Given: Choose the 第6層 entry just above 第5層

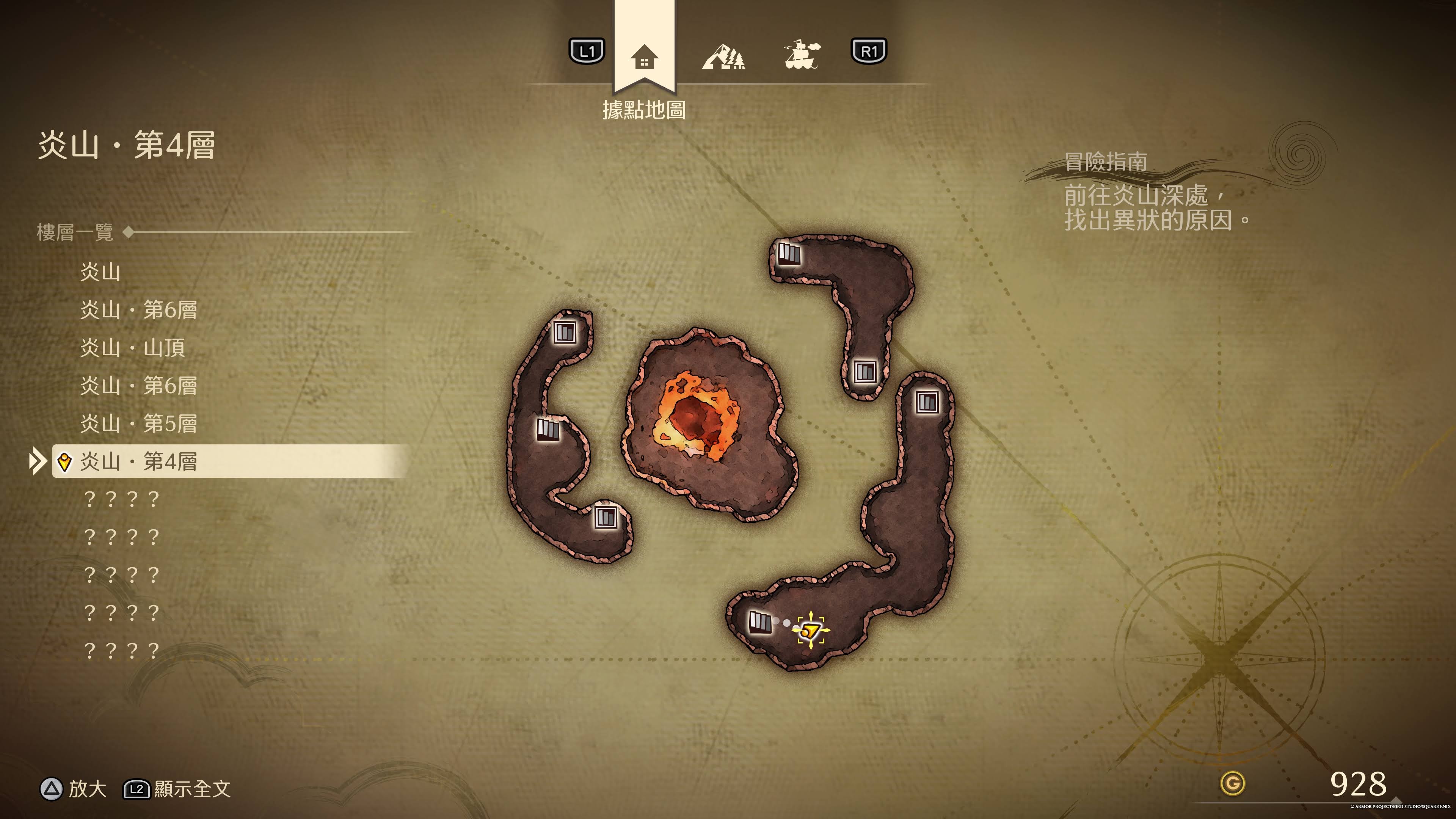Looking at the screenshot, I should 138,386.
